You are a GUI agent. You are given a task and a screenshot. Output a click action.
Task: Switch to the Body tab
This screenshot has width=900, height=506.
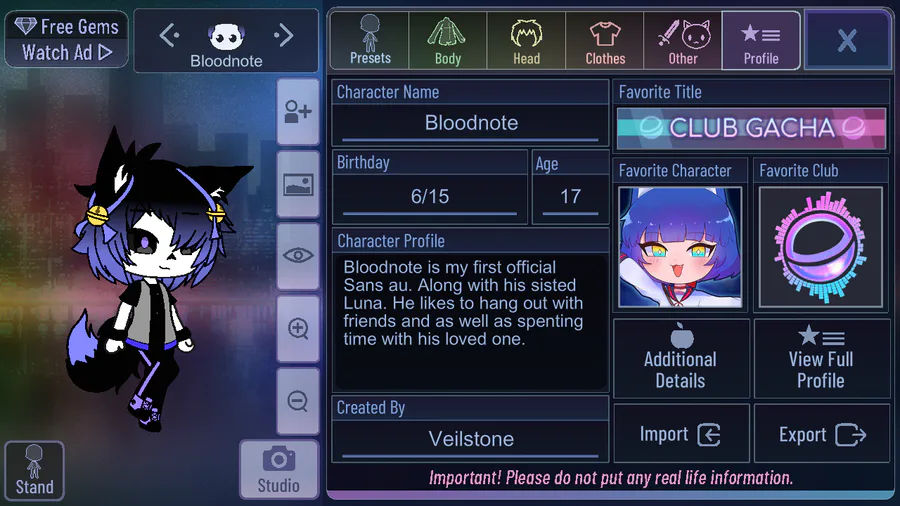(x=448, y=41)
